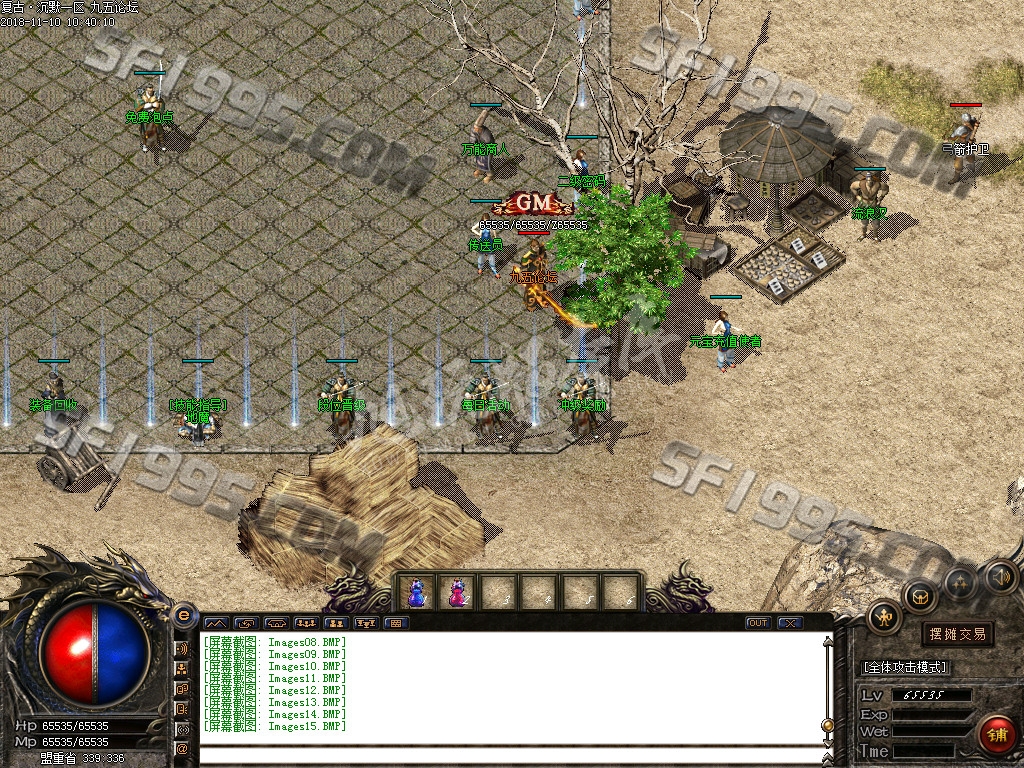The height and width of the screenshot is (768, 1024).
Task: Use the red potion in belt slot 2
Action: (x=457, y=593)
